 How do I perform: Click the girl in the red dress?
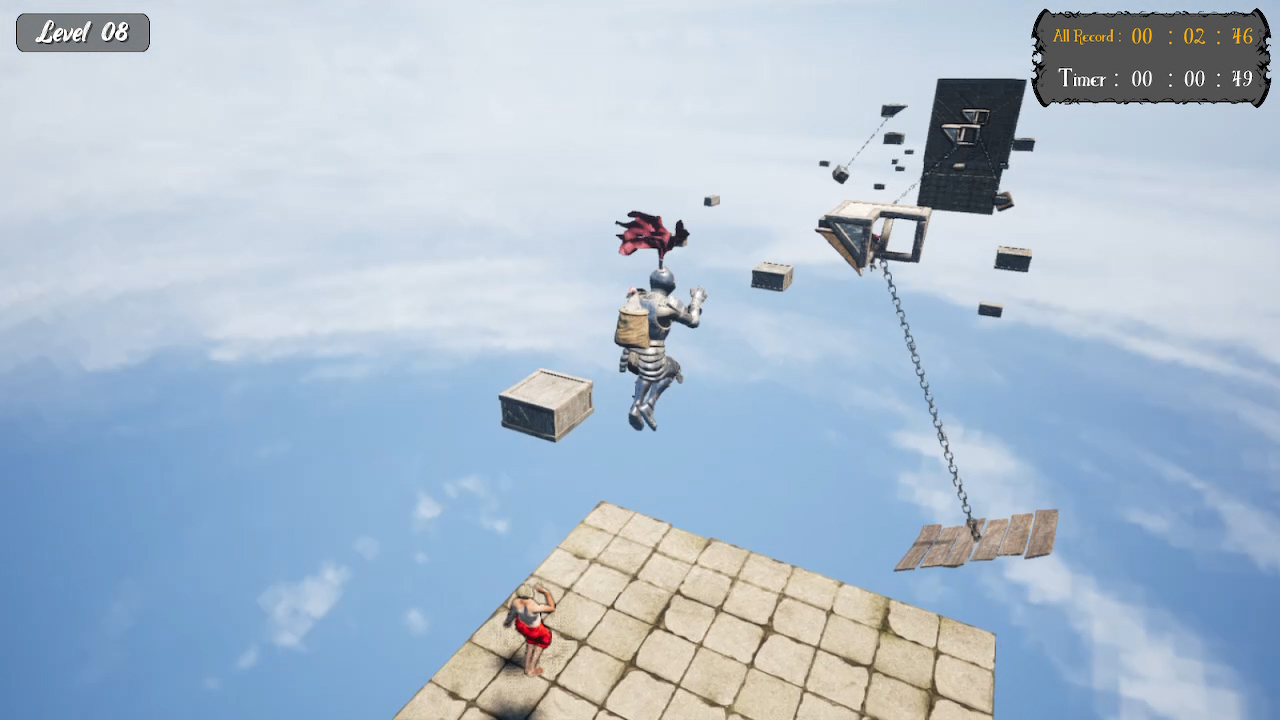[529, 625]
